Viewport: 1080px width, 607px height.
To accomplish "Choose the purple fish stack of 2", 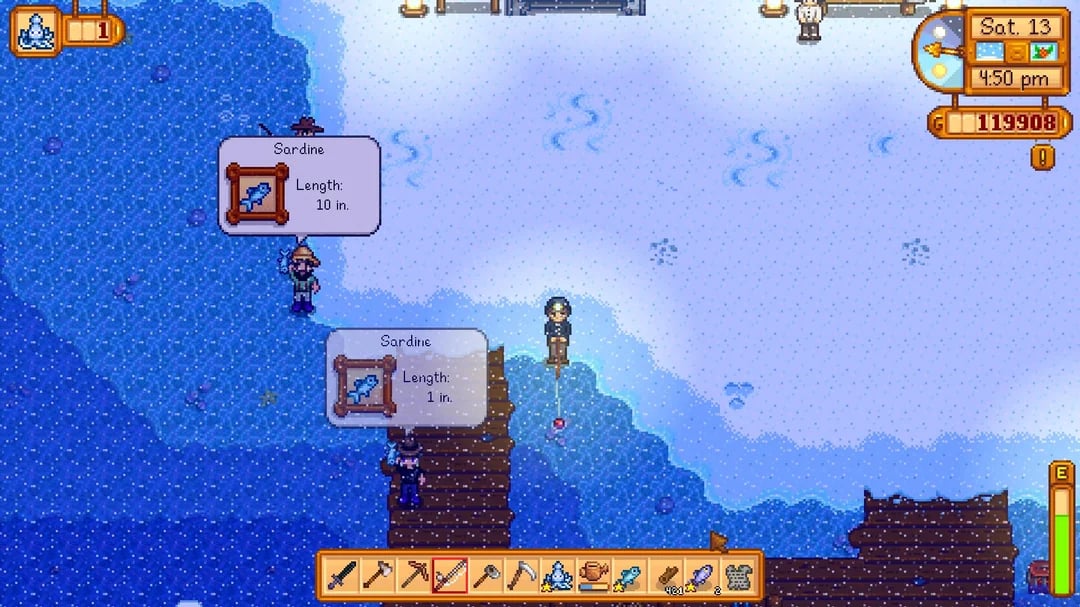I will (x=700, y=576).
